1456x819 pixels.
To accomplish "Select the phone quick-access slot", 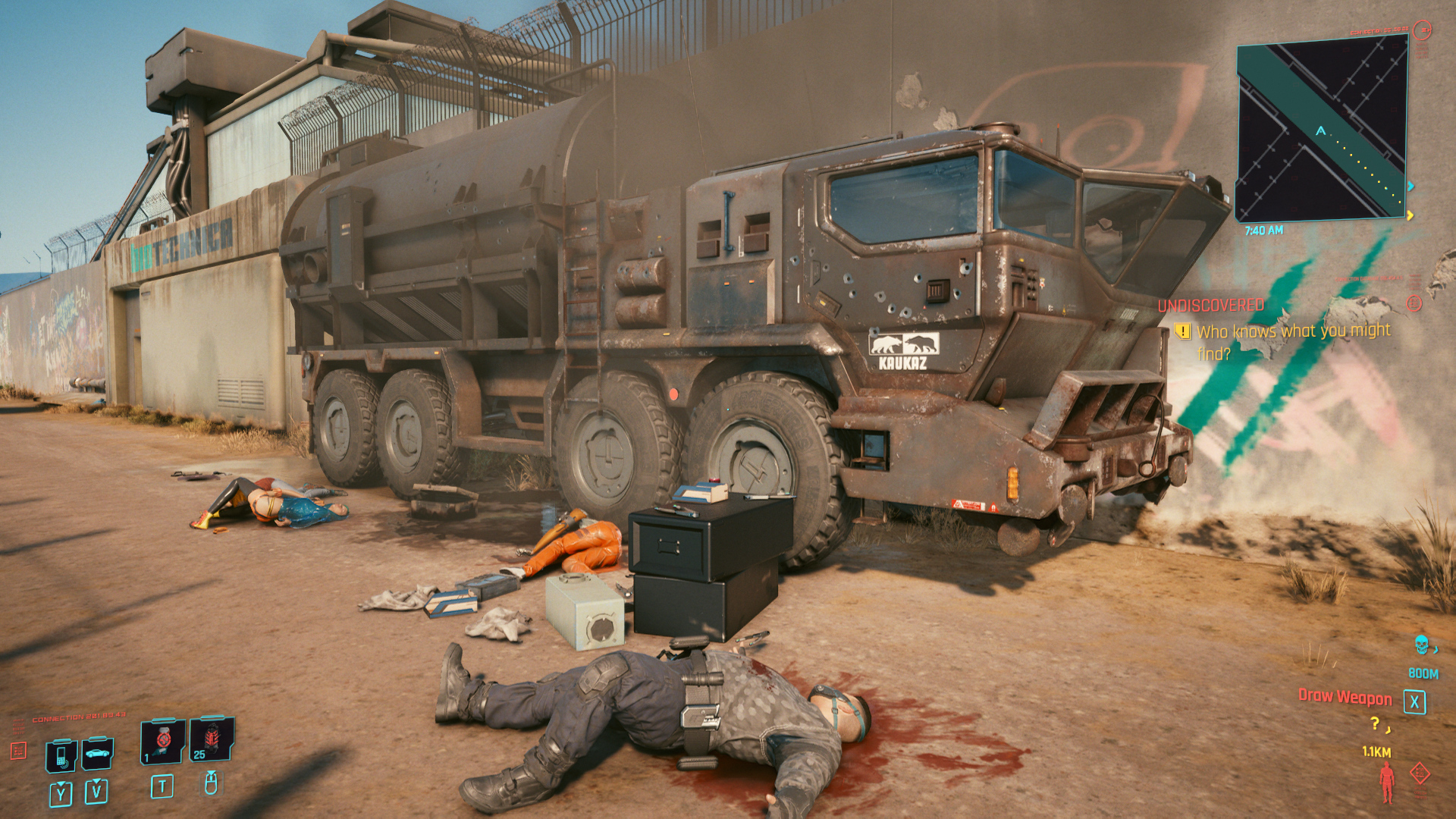I will click(x=61, y=755).
